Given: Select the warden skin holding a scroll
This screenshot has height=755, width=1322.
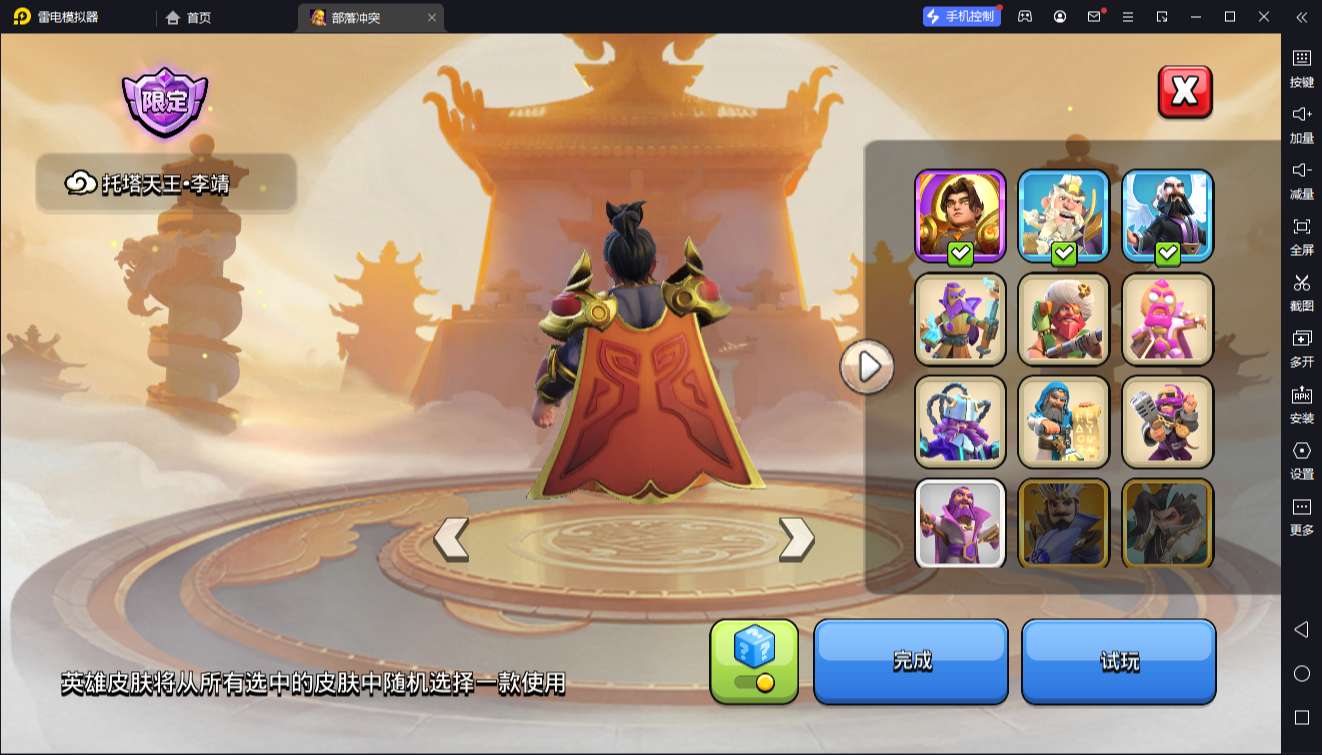Looking at the screenshot, I should [x=1064, y=422].
